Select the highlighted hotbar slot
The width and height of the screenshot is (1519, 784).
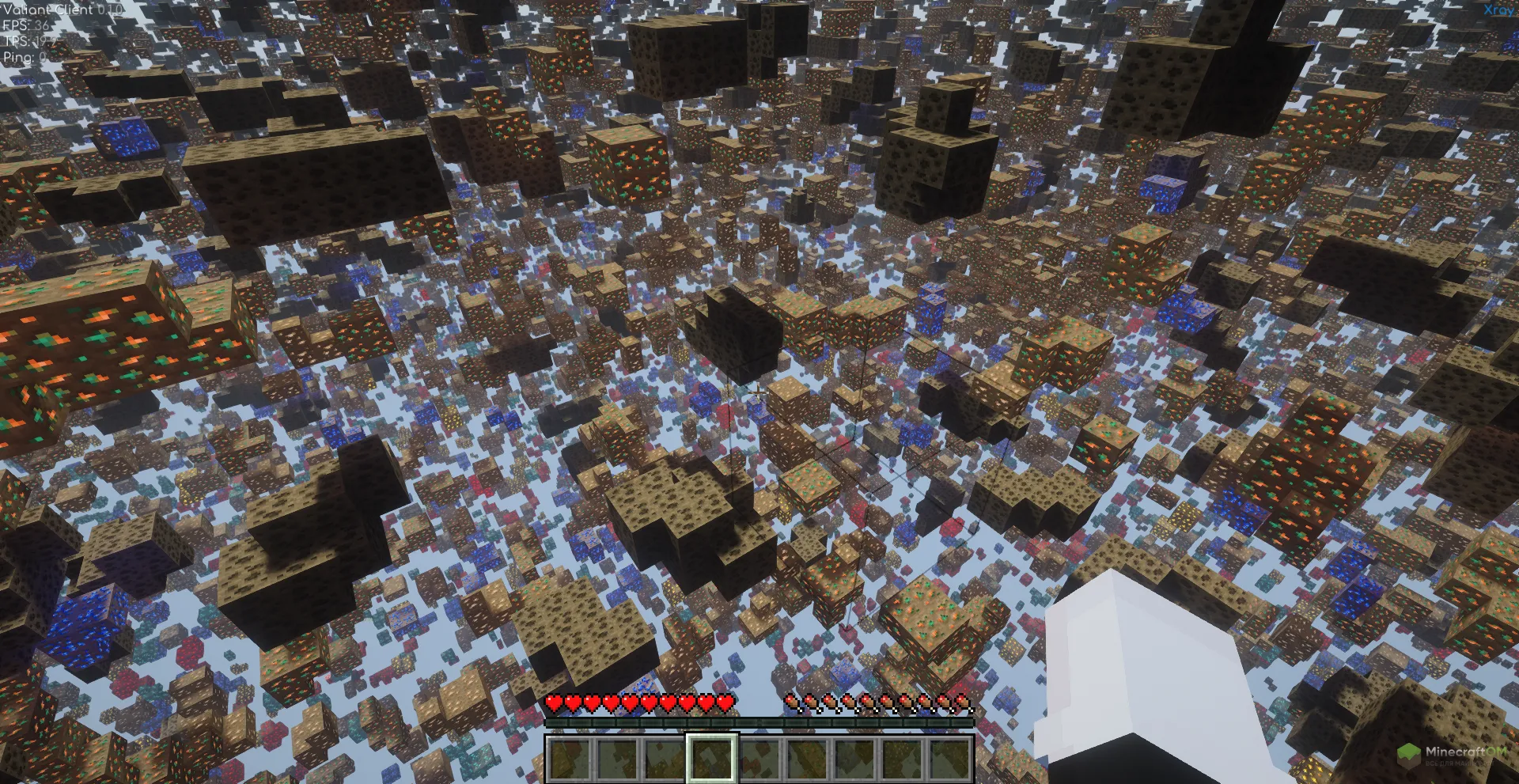pos(712,758)
